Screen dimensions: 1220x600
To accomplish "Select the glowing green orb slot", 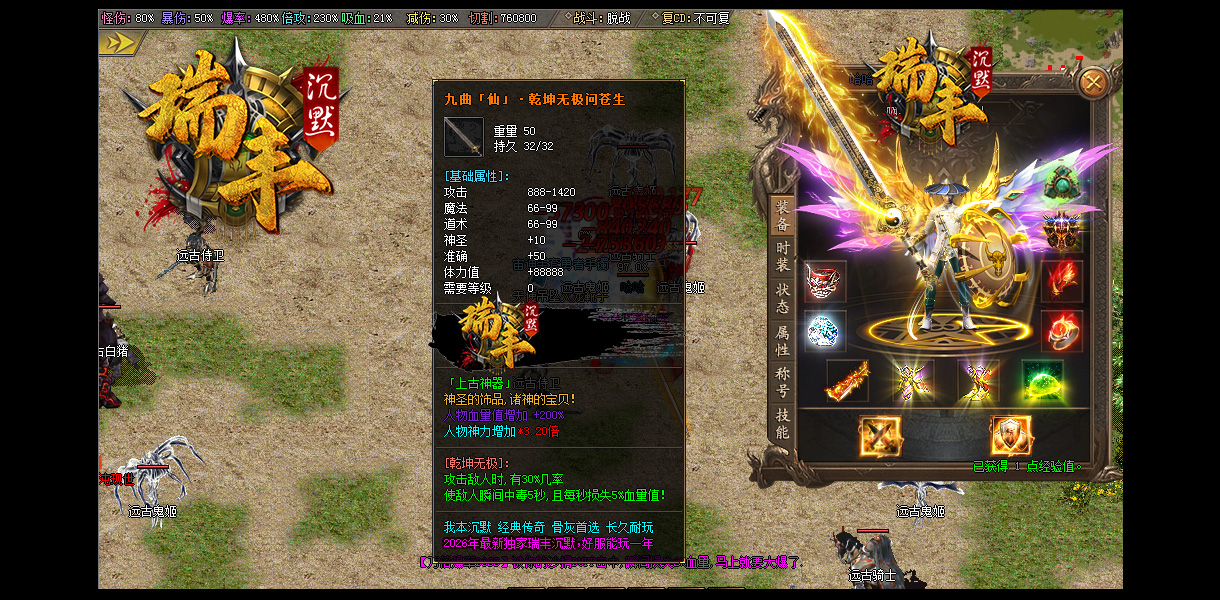I will 1041,382.
